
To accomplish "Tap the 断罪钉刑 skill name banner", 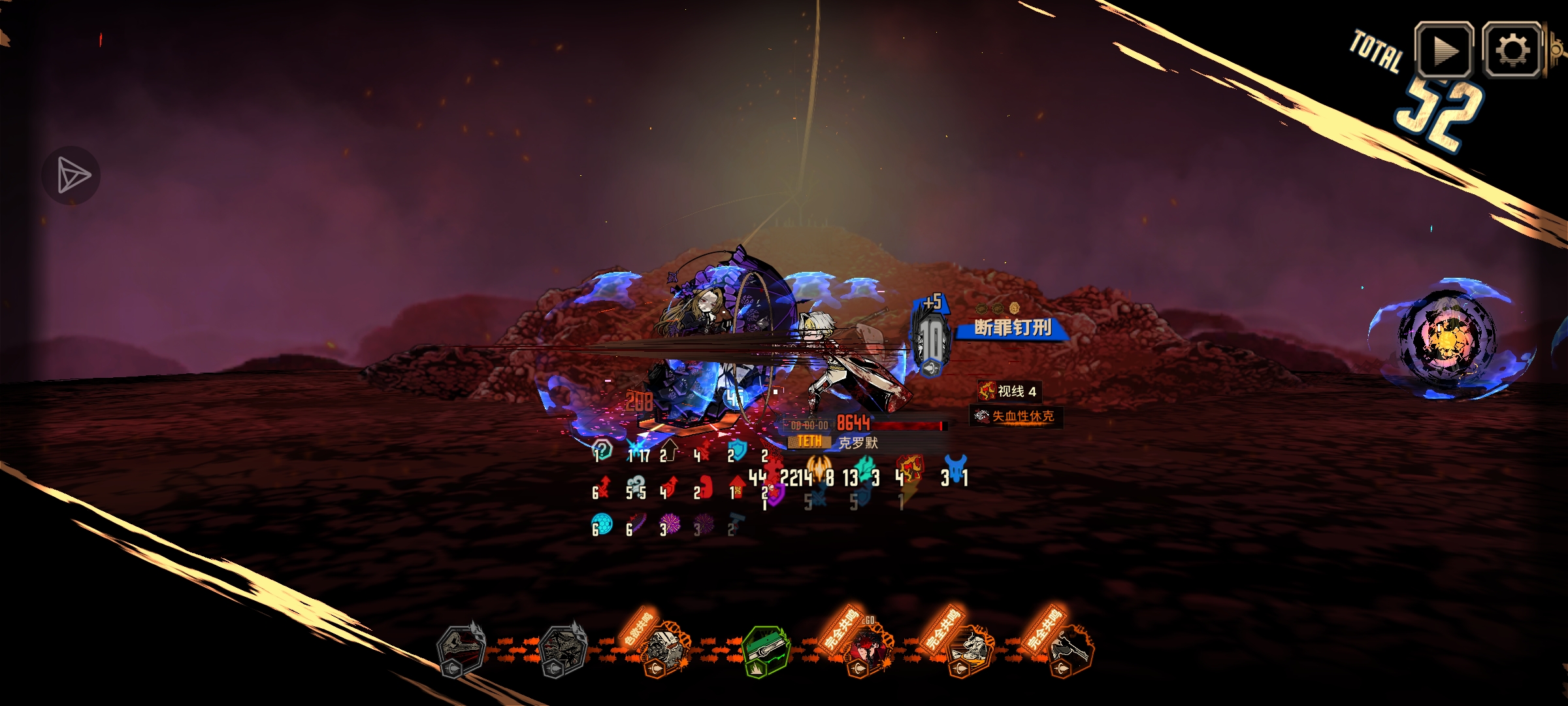I will click(1012, 328).
